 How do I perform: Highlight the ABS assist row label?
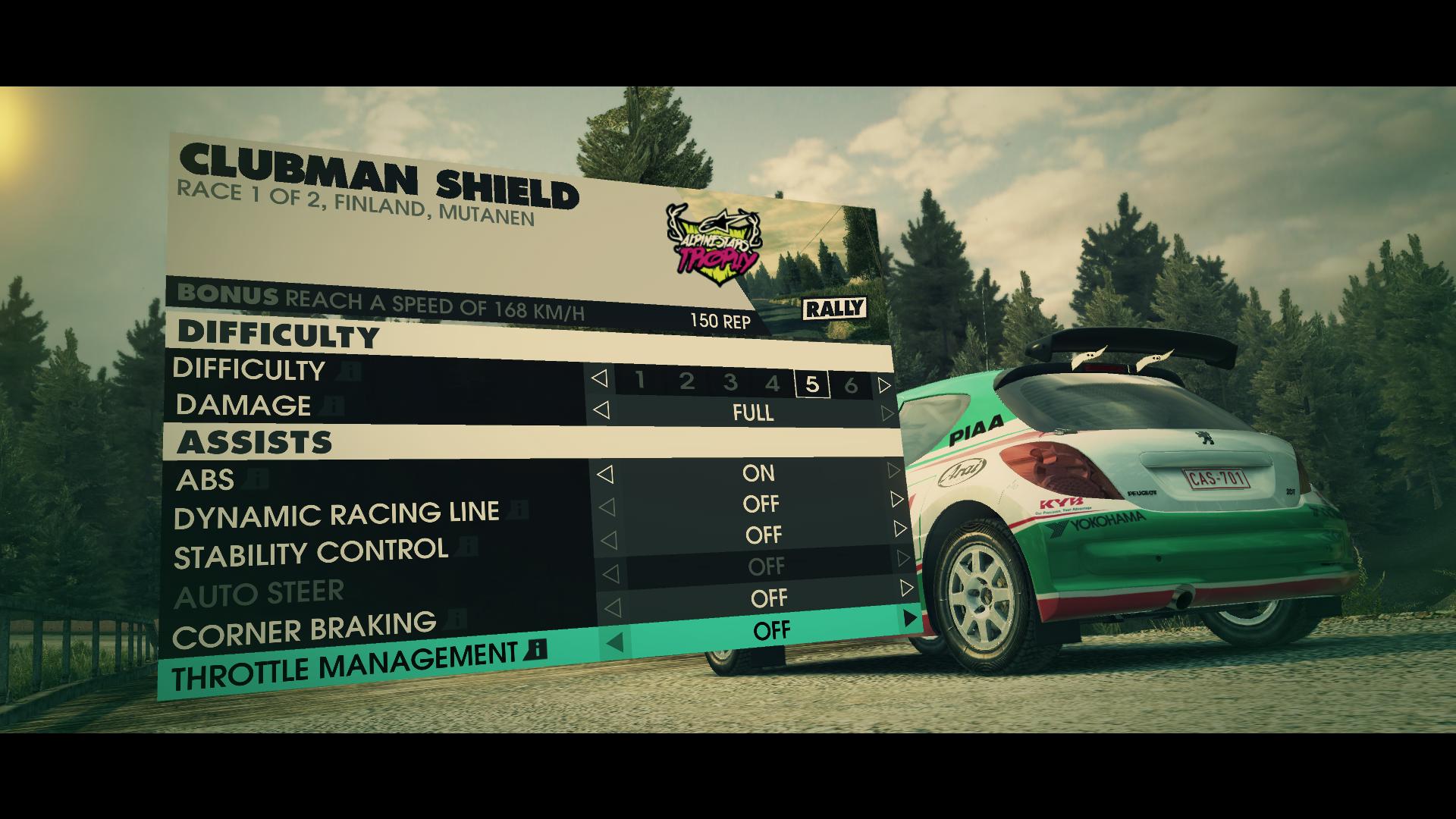206,480
